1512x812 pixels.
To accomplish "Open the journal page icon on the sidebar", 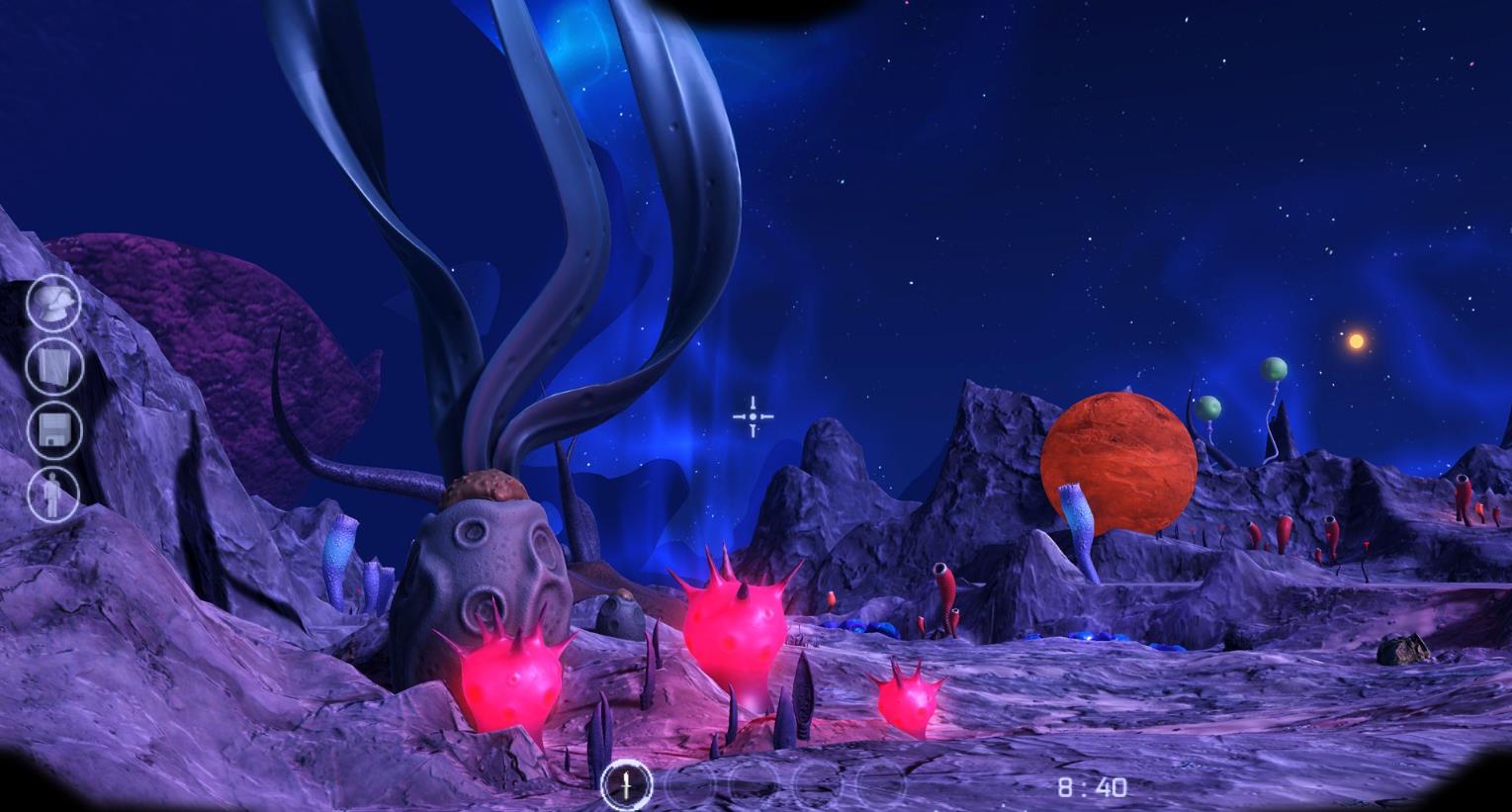I will [52, 367].
